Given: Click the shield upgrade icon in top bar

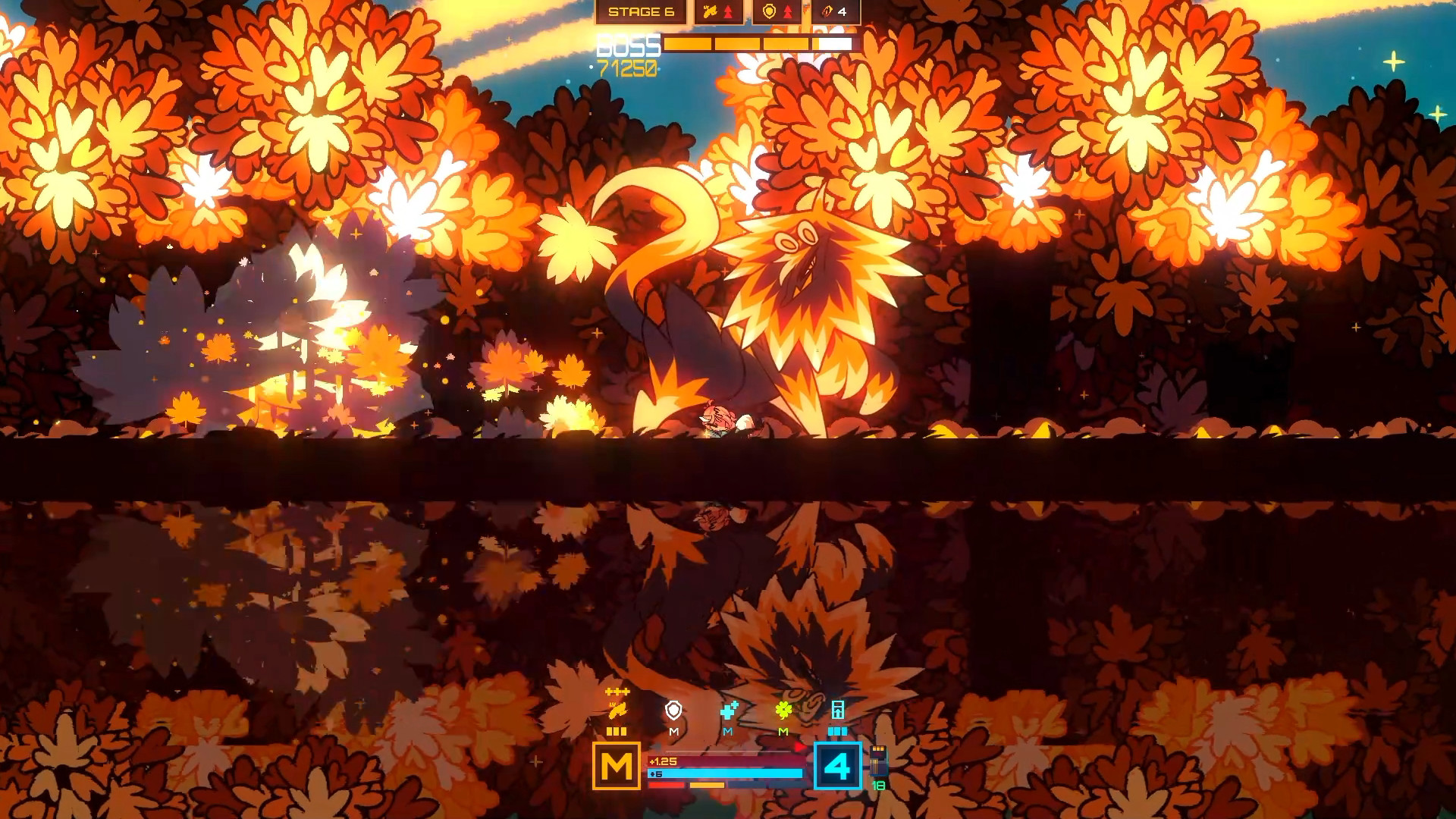Looking at the screenshot, I should coord(769,12).
